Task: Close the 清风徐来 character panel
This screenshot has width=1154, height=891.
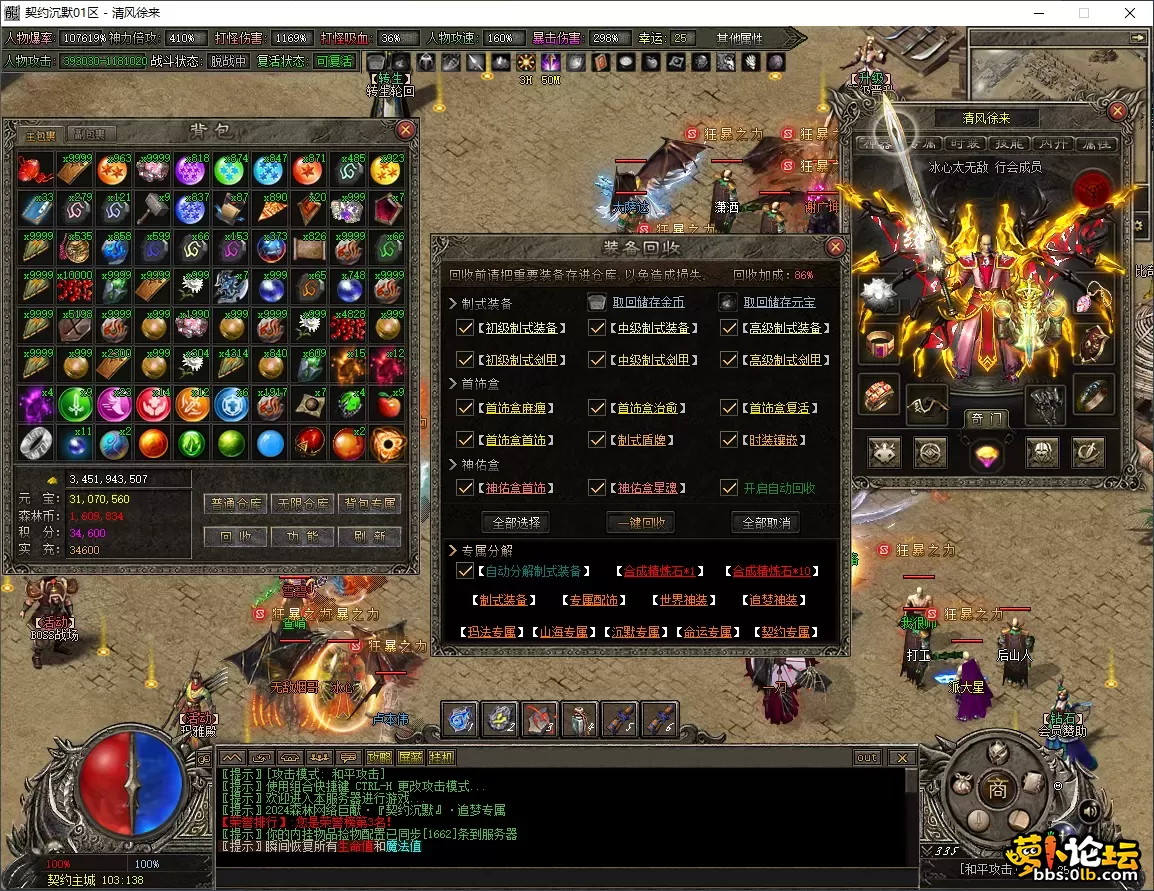Action: pyautogui.click(x=1118, y=111)
